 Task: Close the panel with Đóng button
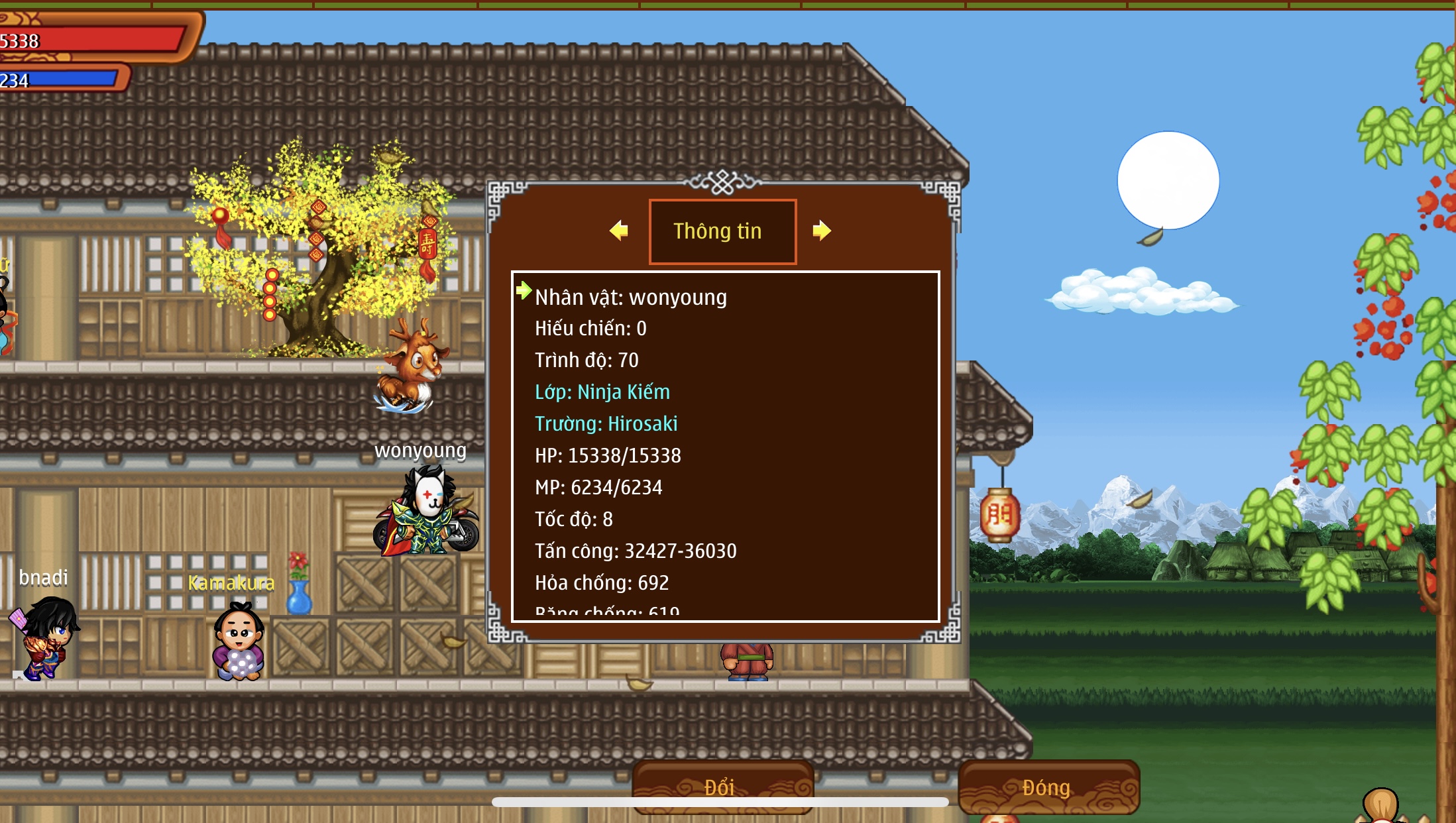(1048, 787)
